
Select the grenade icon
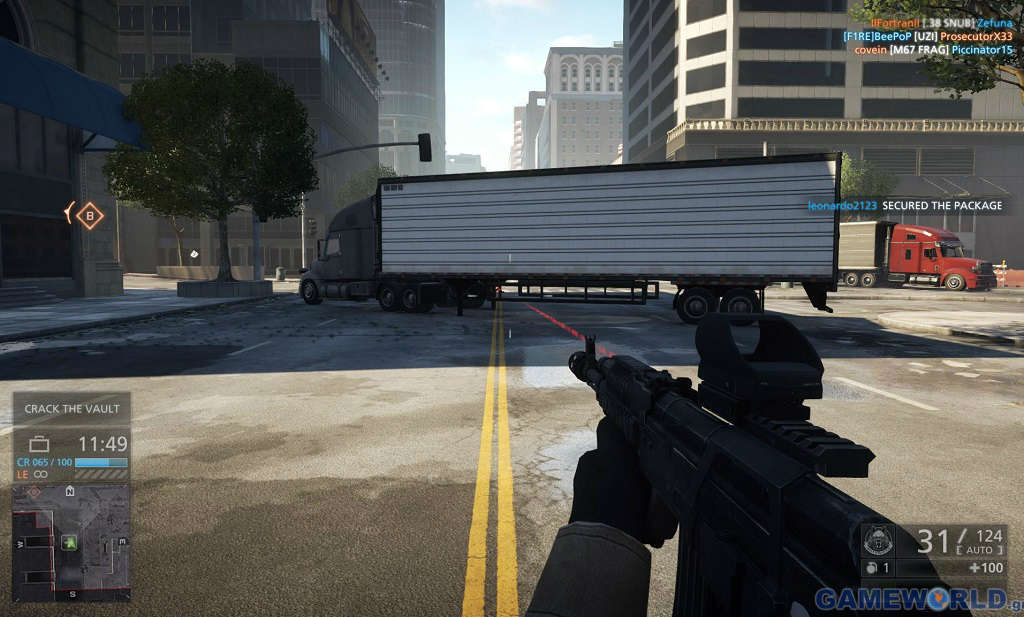coord(872,568)
